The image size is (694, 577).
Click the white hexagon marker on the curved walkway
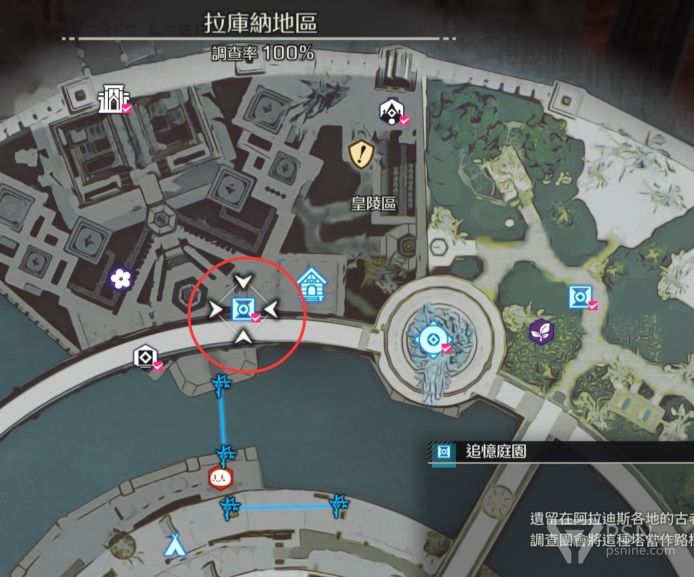click(x=145, y=356)
